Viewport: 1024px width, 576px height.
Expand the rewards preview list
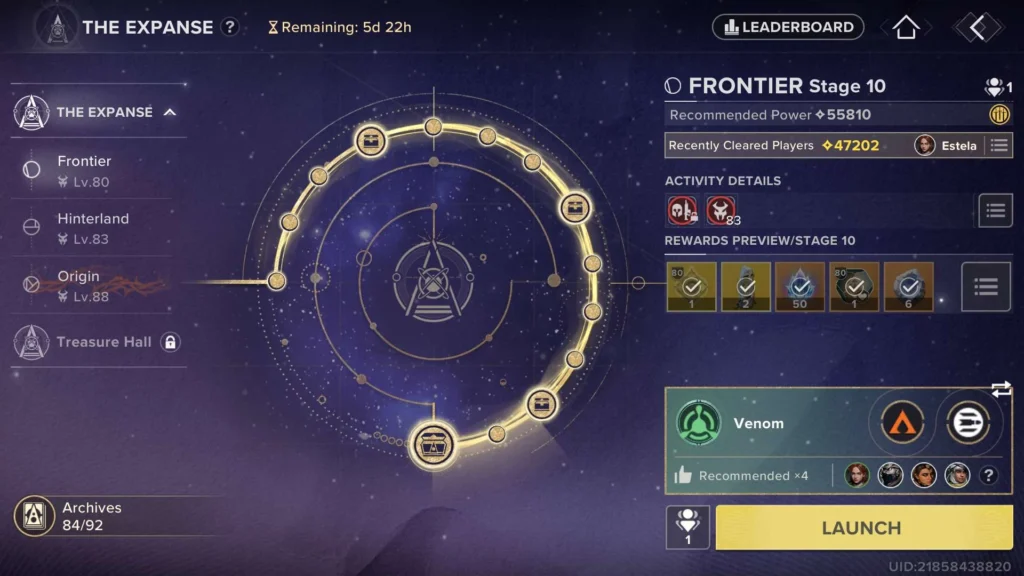coord(986,288)
